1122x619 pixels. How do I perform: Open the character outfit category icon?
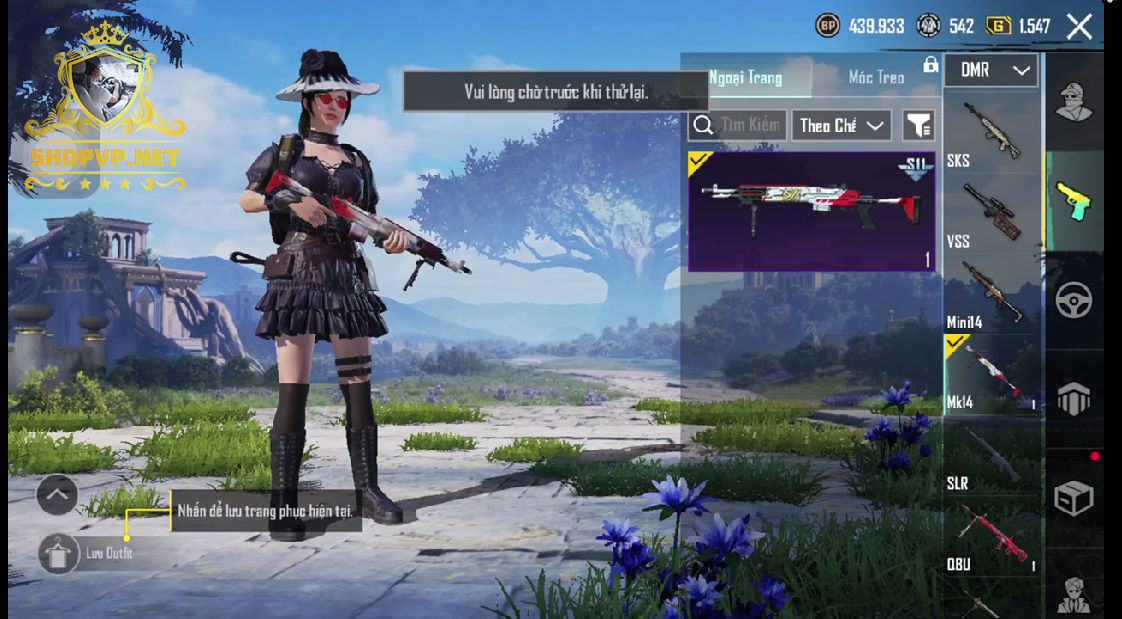pos(1074,101)
